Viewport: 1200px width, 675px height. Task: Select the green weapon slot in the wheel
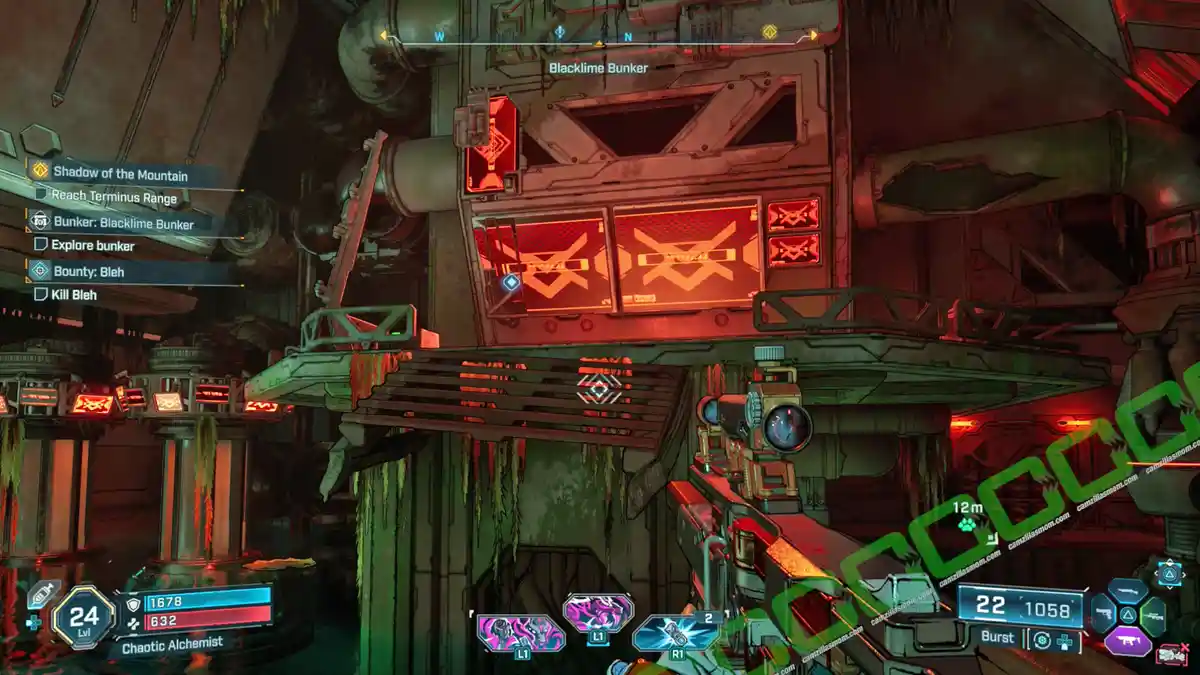tap(1152, 616)
